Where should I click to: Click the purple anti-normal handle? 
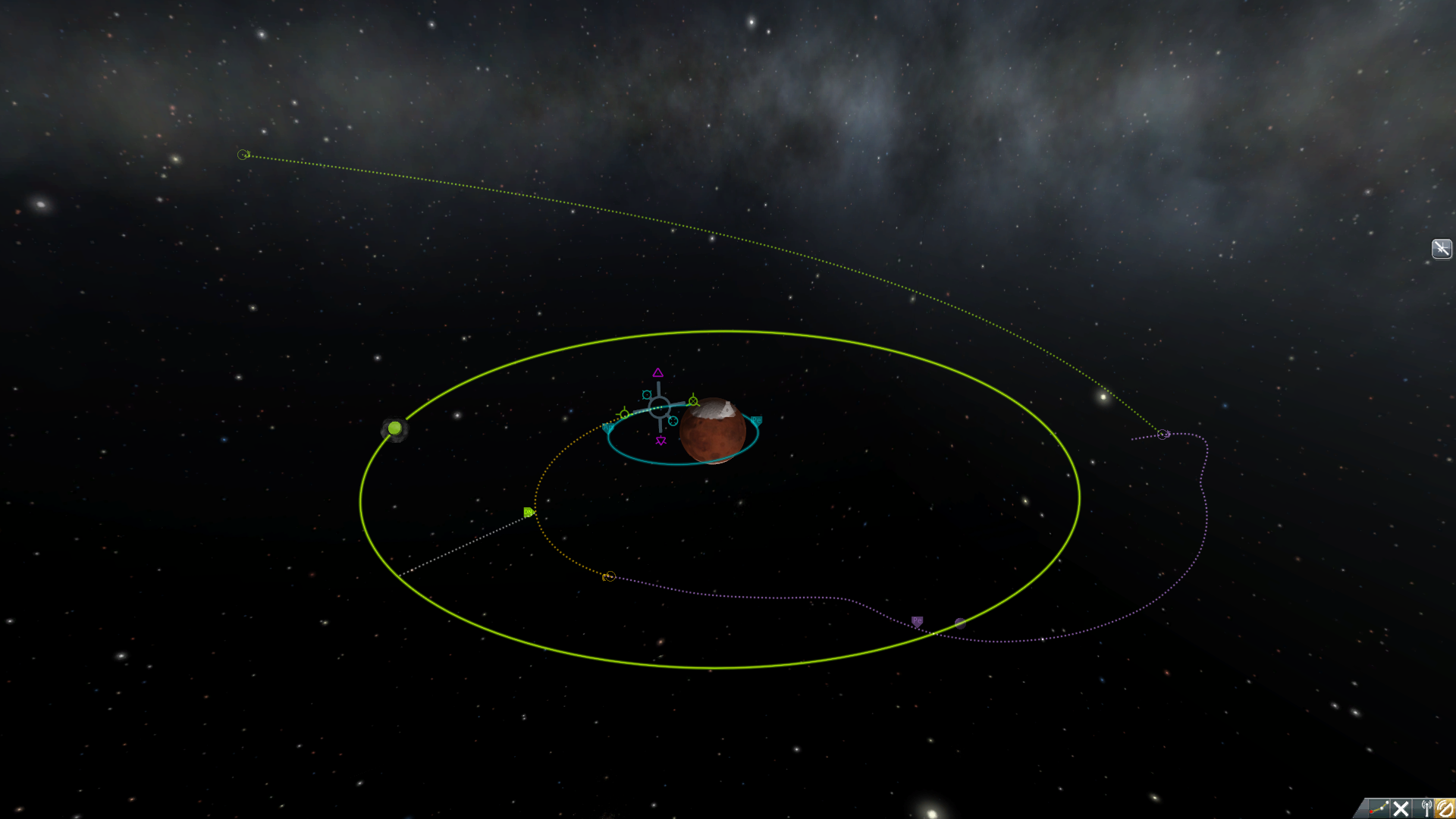pos(661,441)
